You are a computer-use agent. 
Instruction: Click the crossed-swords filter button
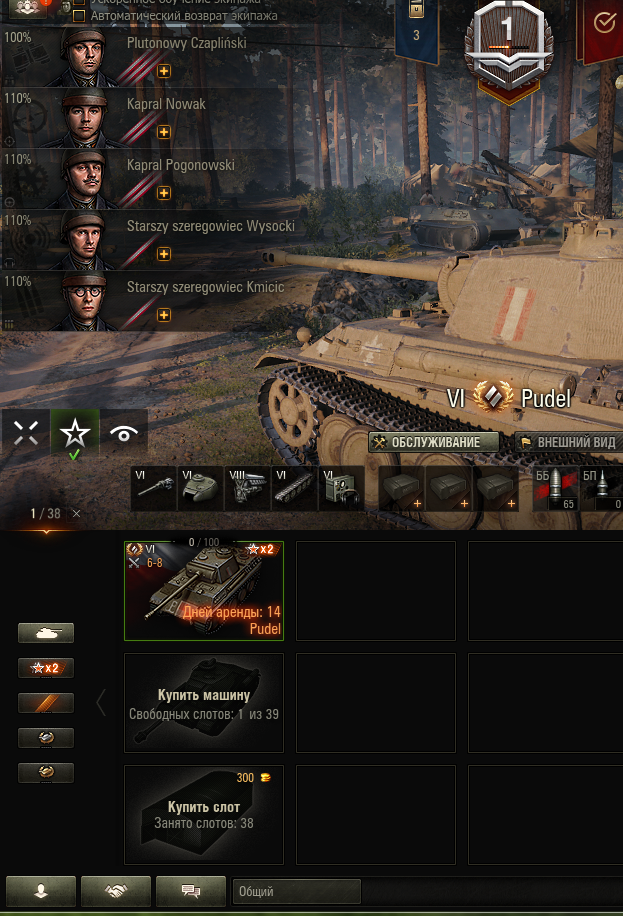pyautogui.click(x=26, y=433)
